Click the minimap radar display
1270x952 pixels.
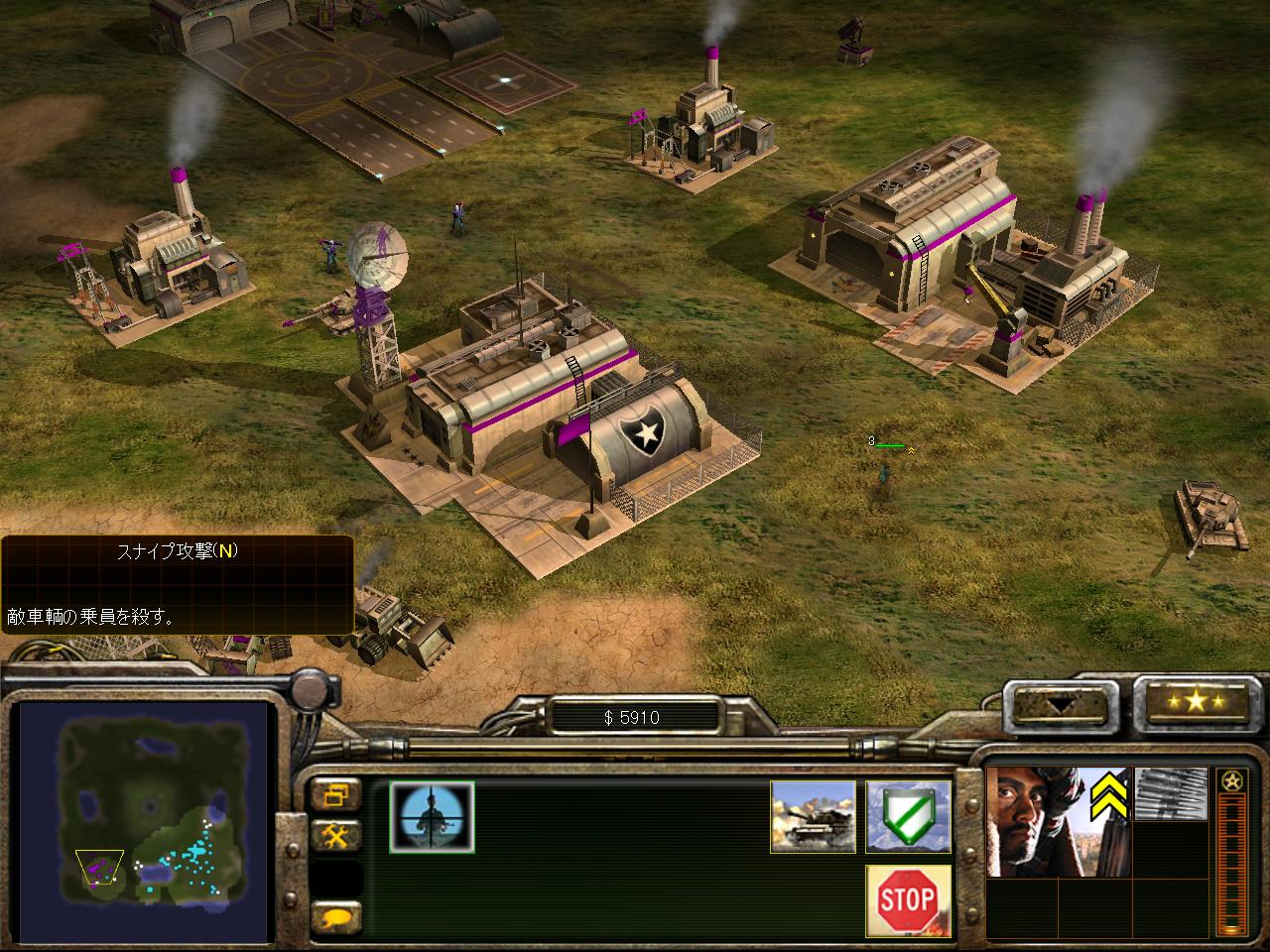pyautogui.click(x=145, y=821)
